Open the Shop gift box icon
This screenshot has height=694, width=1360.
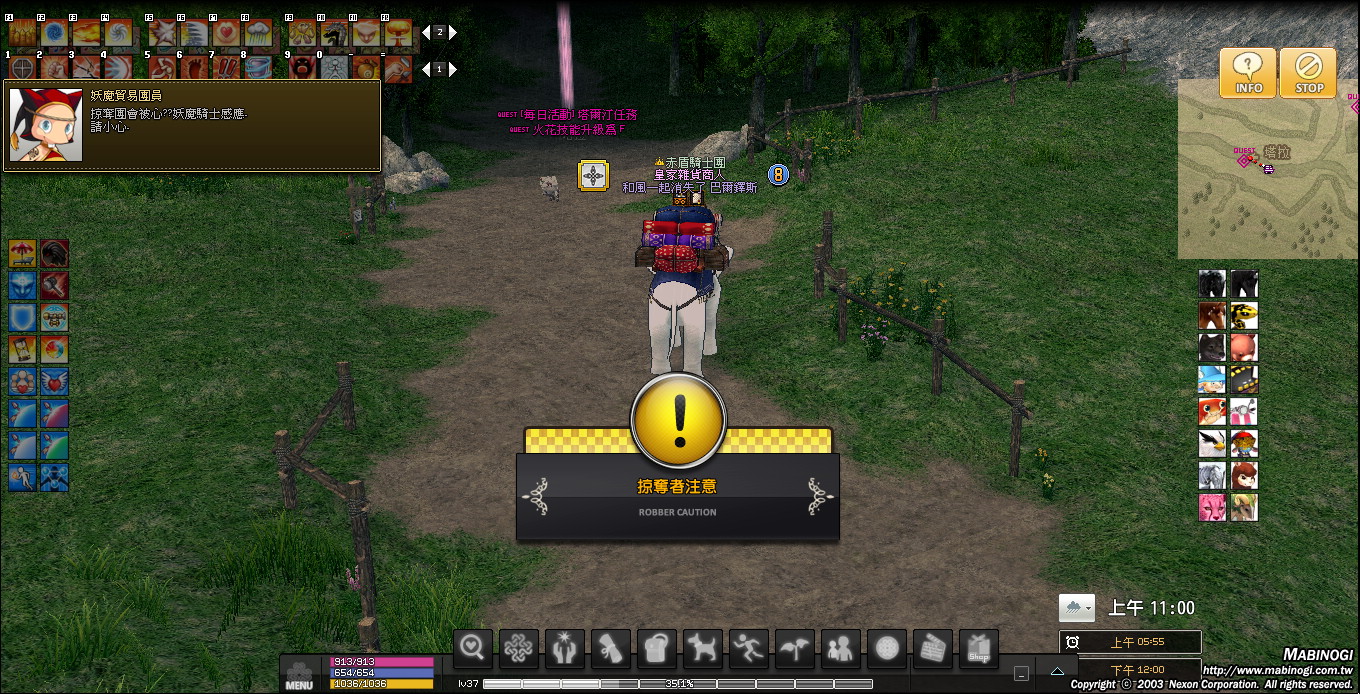979,649
